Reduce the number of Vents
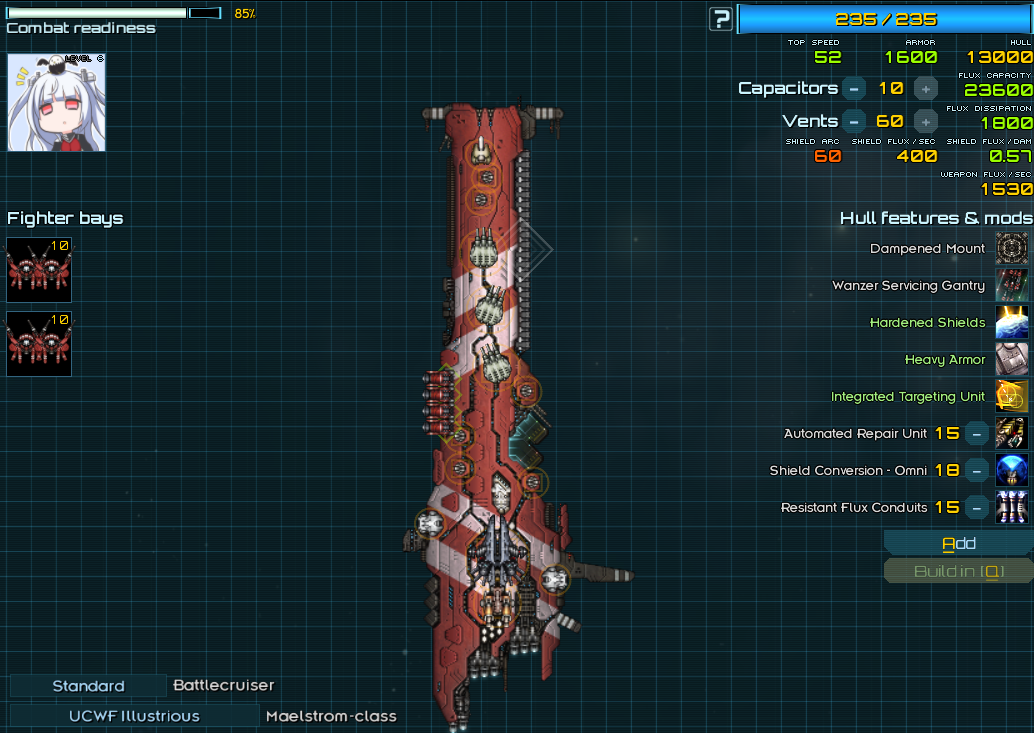1034x733 pixels. click(x=853, y=121)
